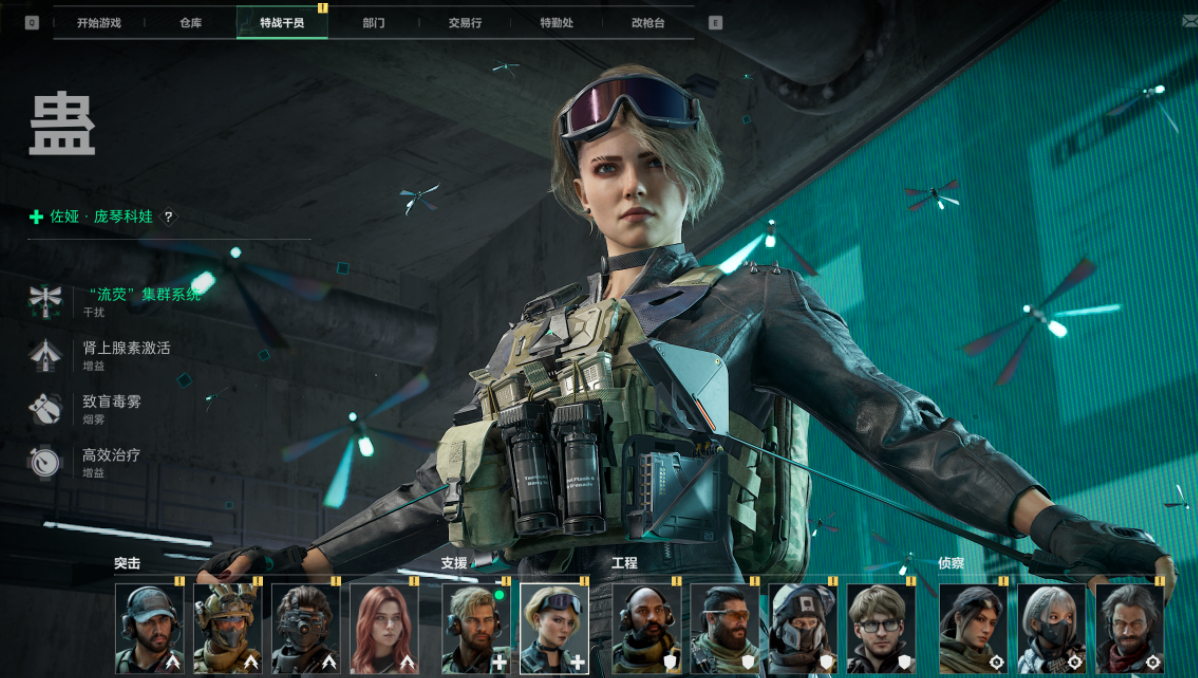Open the 交易行 tab
This screenshot has width=1198, height=678.
(x=465, y=23)
